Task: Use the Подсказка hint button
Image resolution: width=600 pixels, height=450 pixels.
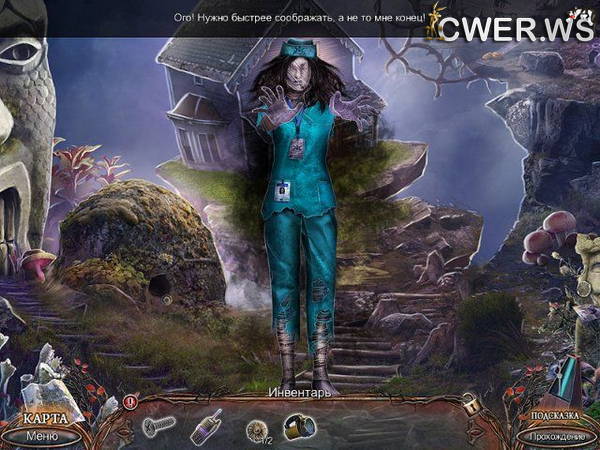Action: (555, 418)
